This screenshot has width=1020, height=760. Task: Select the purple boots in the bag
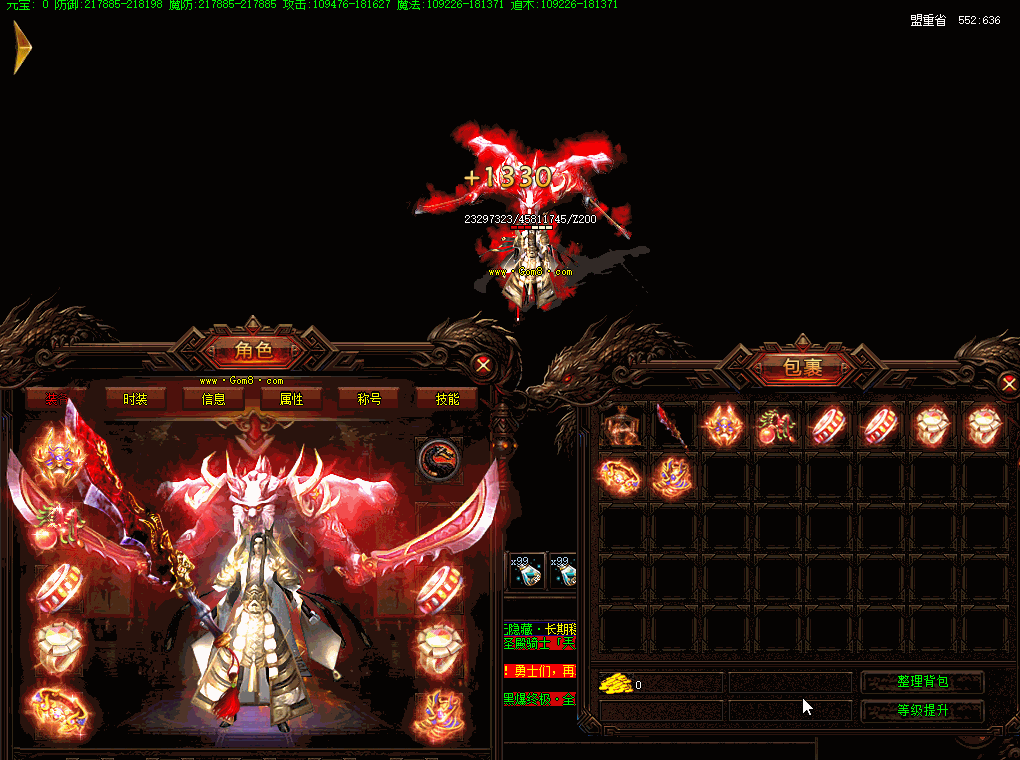click(x=671, y=478)
